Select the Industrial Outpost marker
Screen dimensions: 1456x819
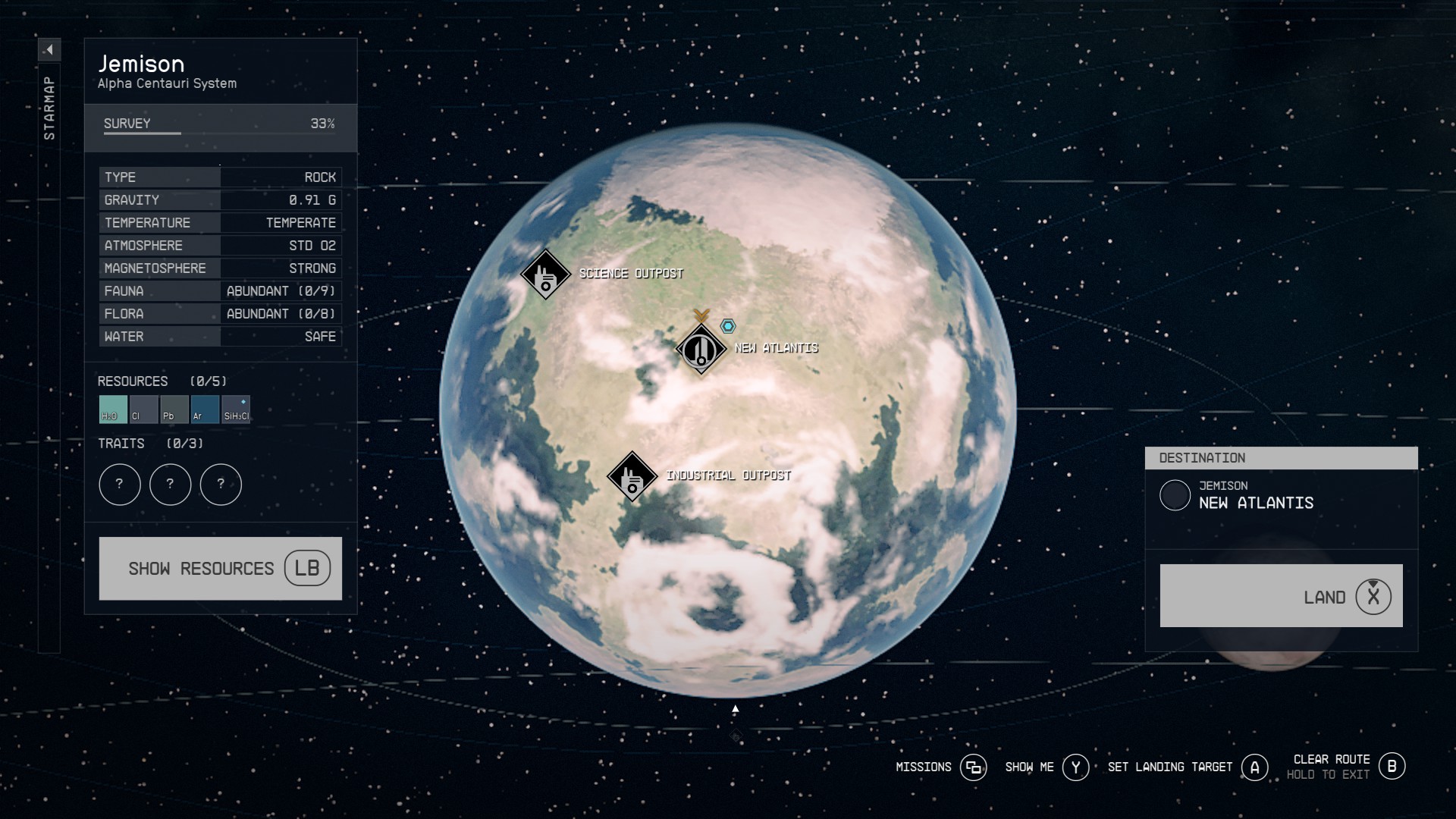tap(632, 475)
